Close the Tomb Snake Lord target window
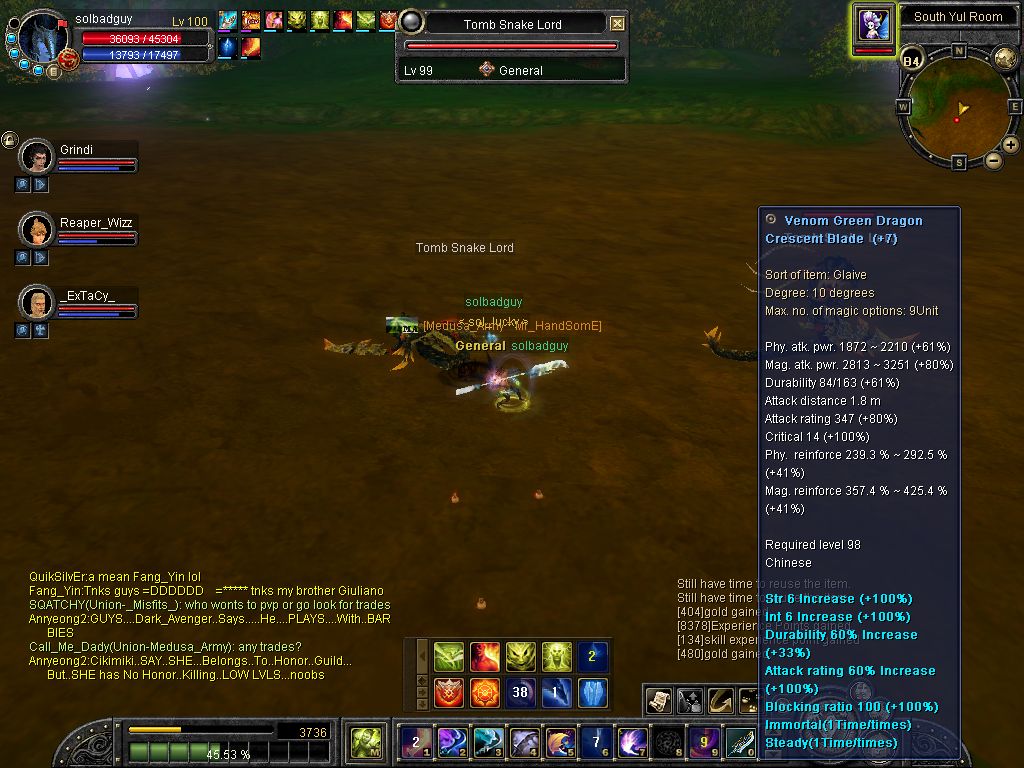The height and width of the screenshot is (768, 1024). 617,23
